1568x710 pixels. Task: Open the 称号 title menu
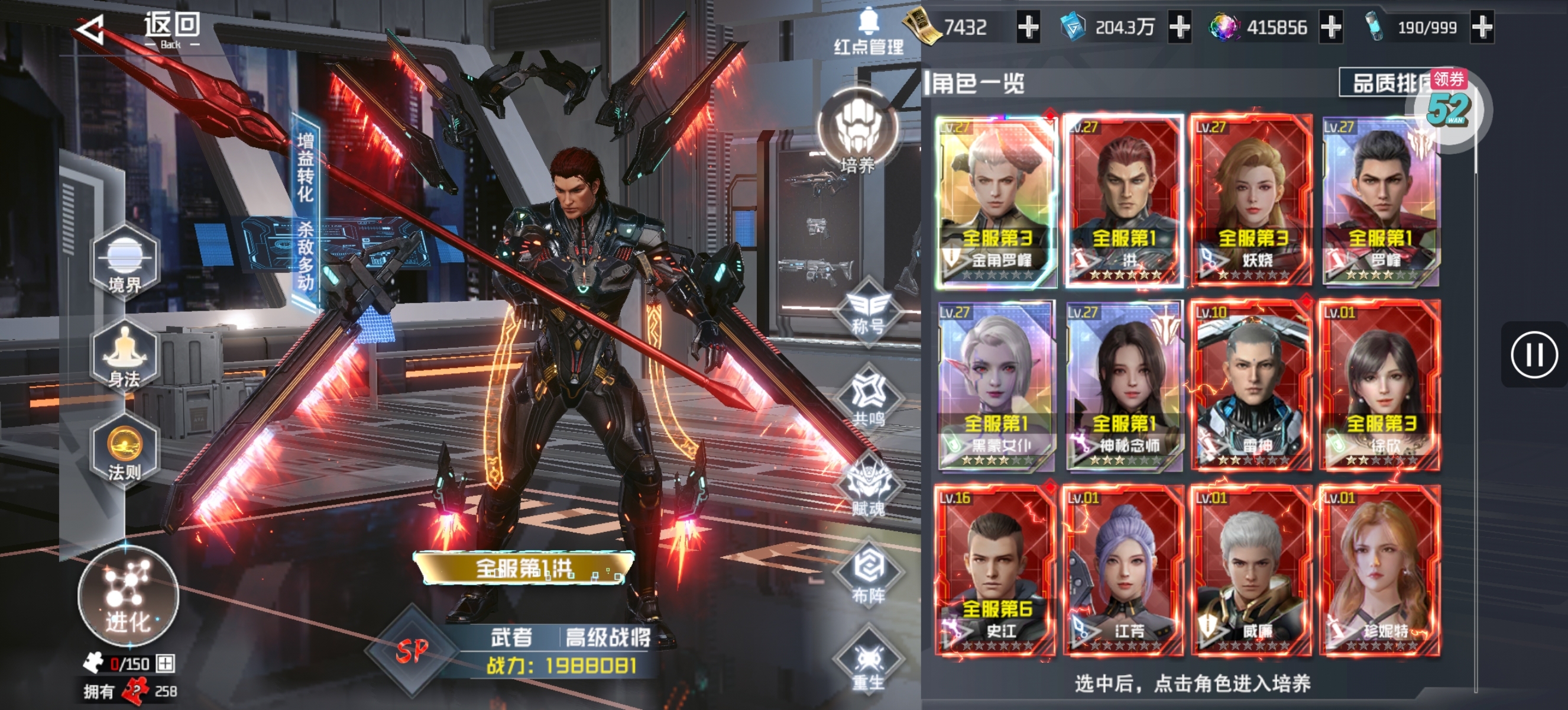(x=869, y=312)
